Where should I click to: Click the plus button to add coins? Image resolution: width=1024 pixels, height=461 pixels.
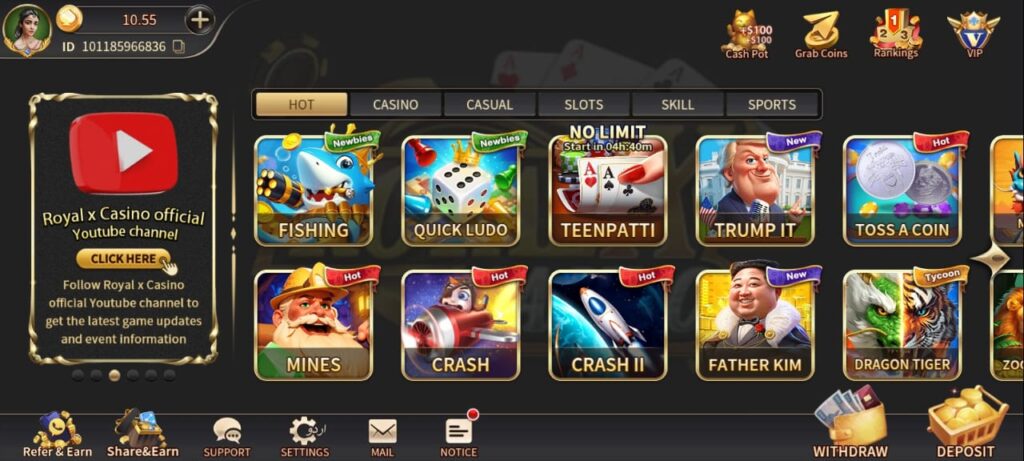(x=200, y=19)
